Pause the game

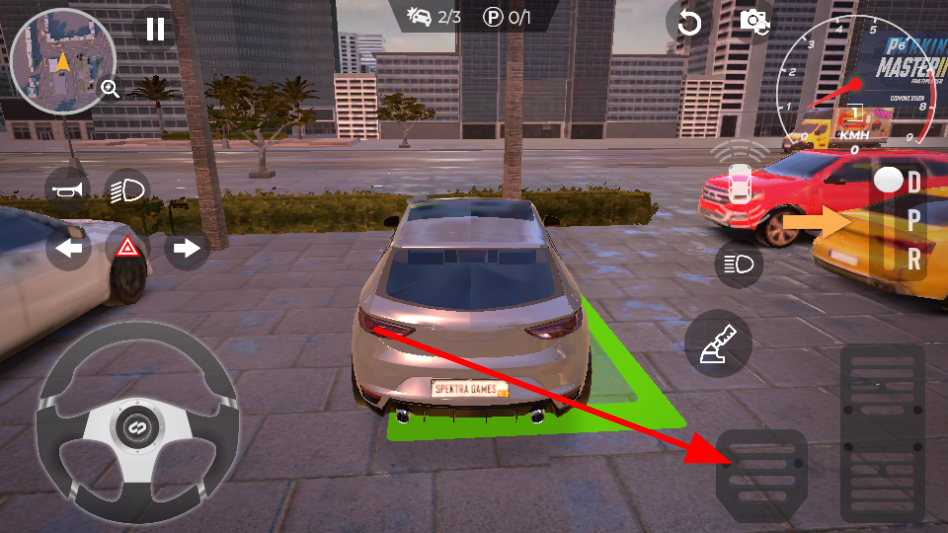[x=155, y=28]
